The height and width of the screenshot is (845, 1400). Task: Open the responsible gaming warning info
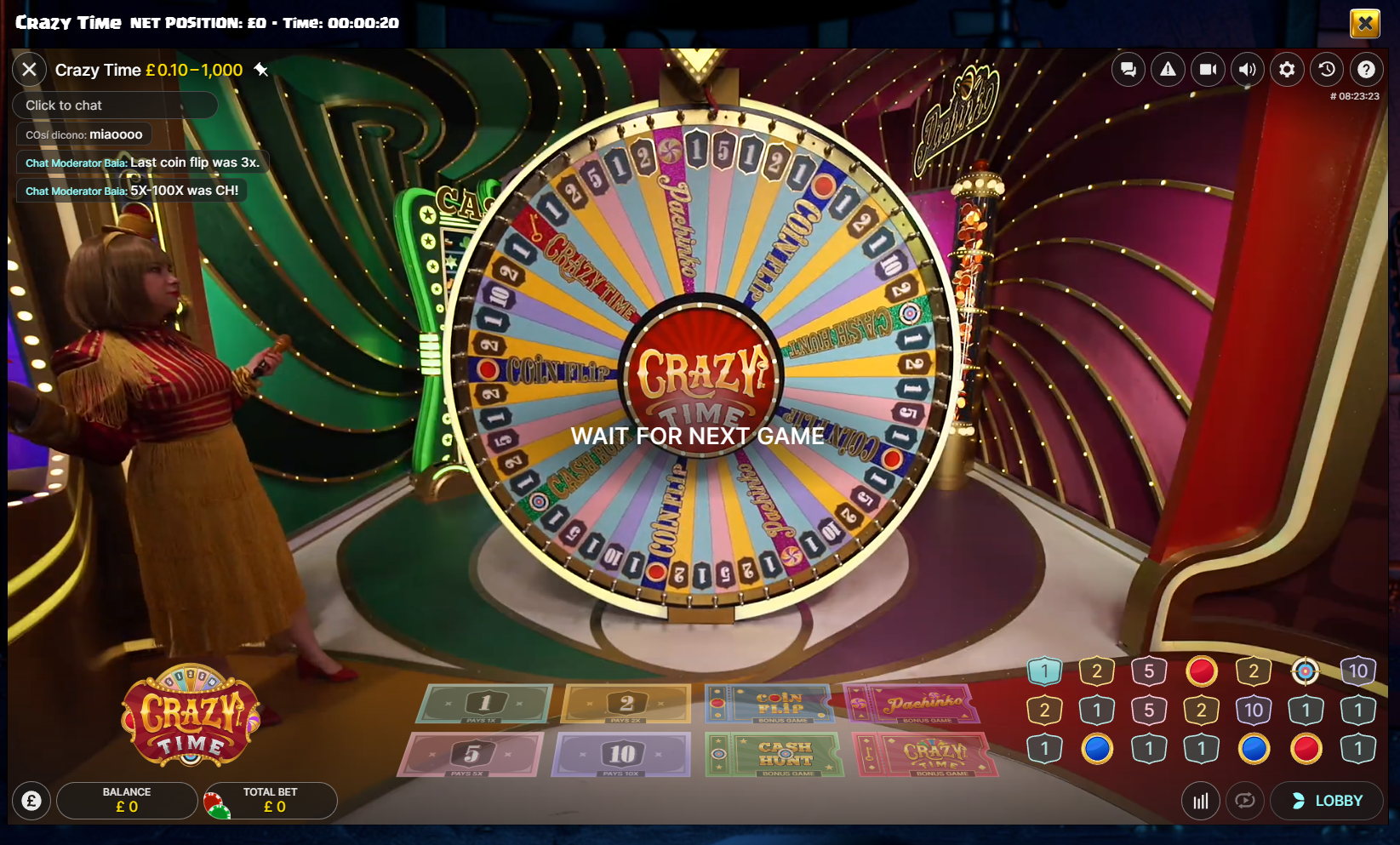coord(1167,69)
